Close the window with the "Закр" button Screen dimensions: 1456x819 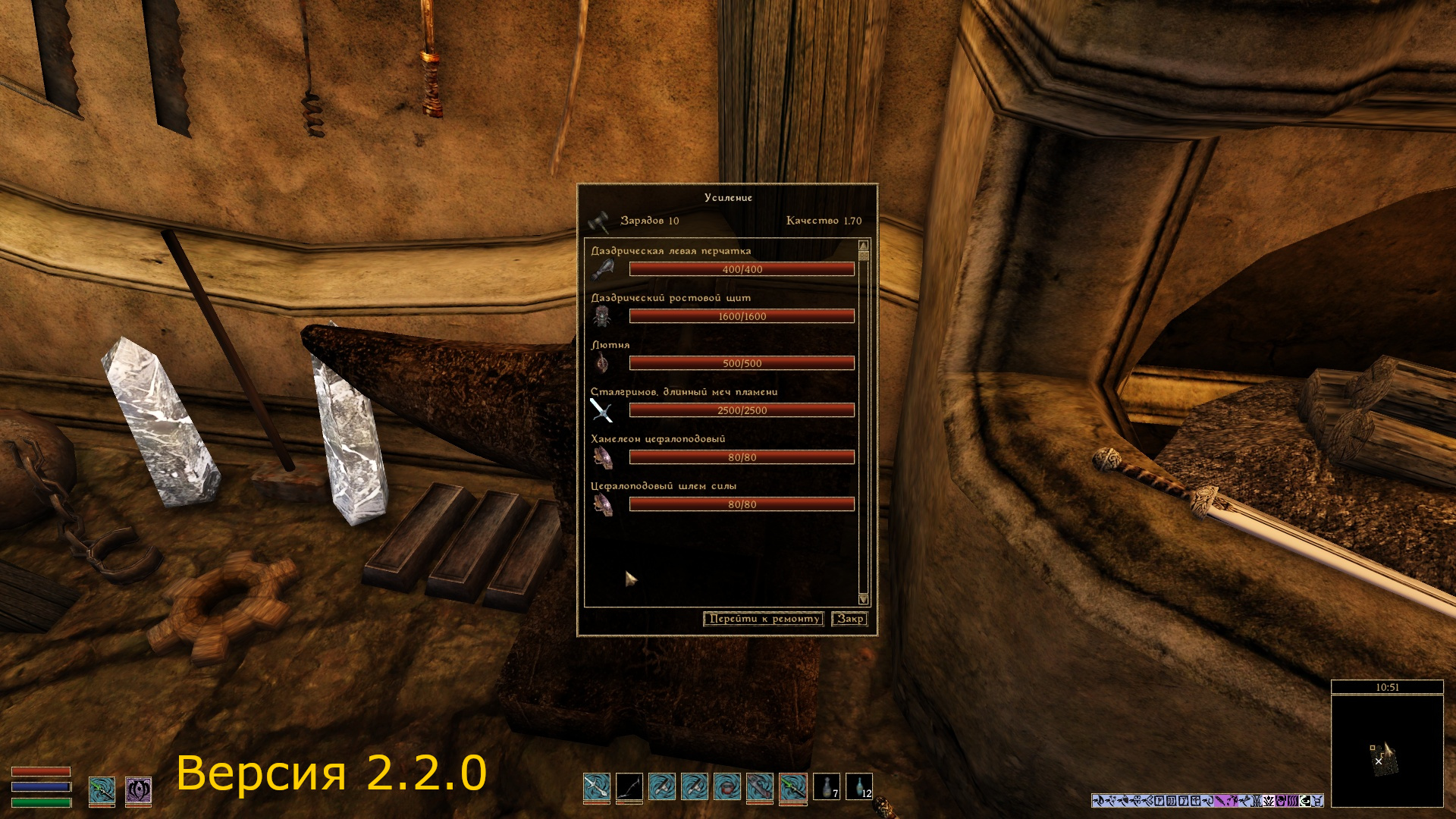849,619
